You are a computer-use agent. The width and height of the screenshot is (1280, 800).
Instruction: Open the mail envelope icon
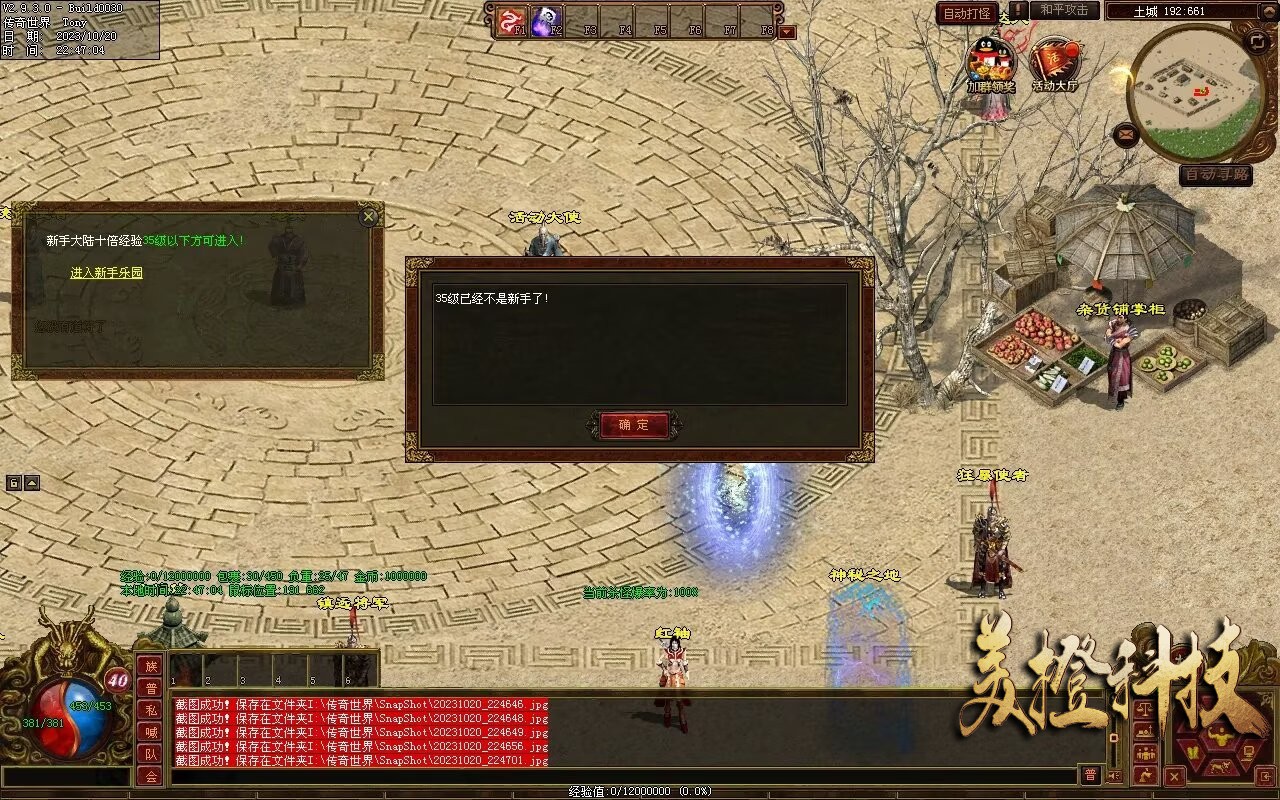pos(1127,132)
